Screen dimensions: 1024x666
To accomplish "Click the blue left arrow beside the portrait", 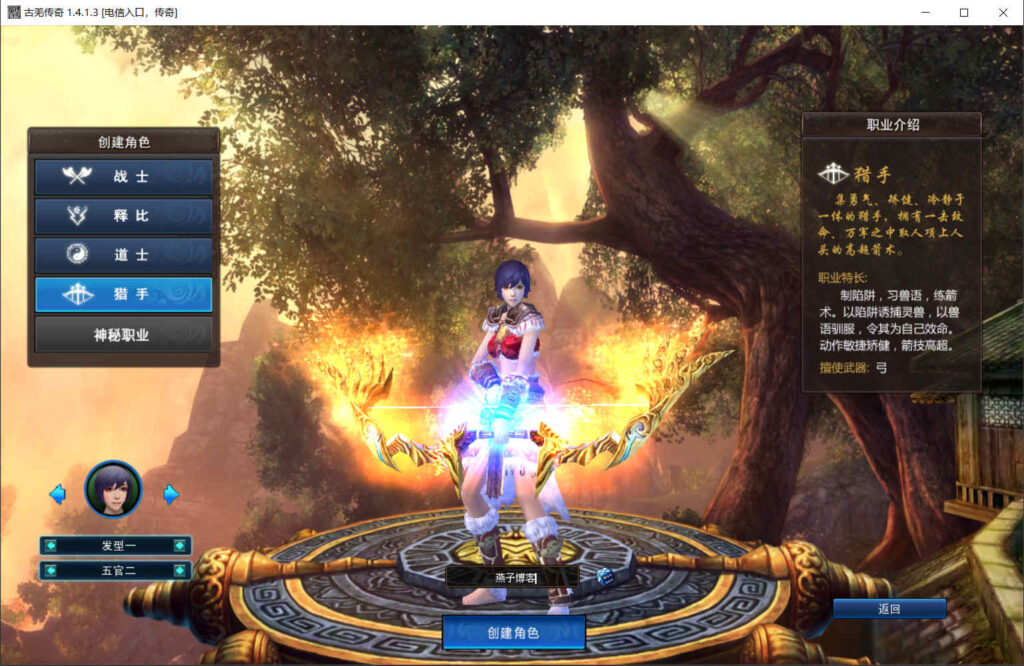I will tap(57, 494).
